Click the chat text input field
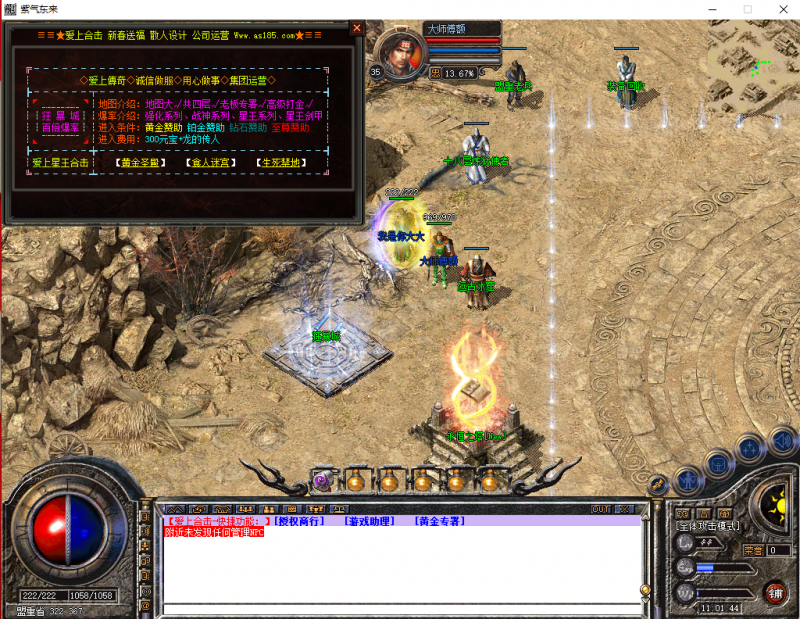 pyautogui.click(x=400, y=608)
